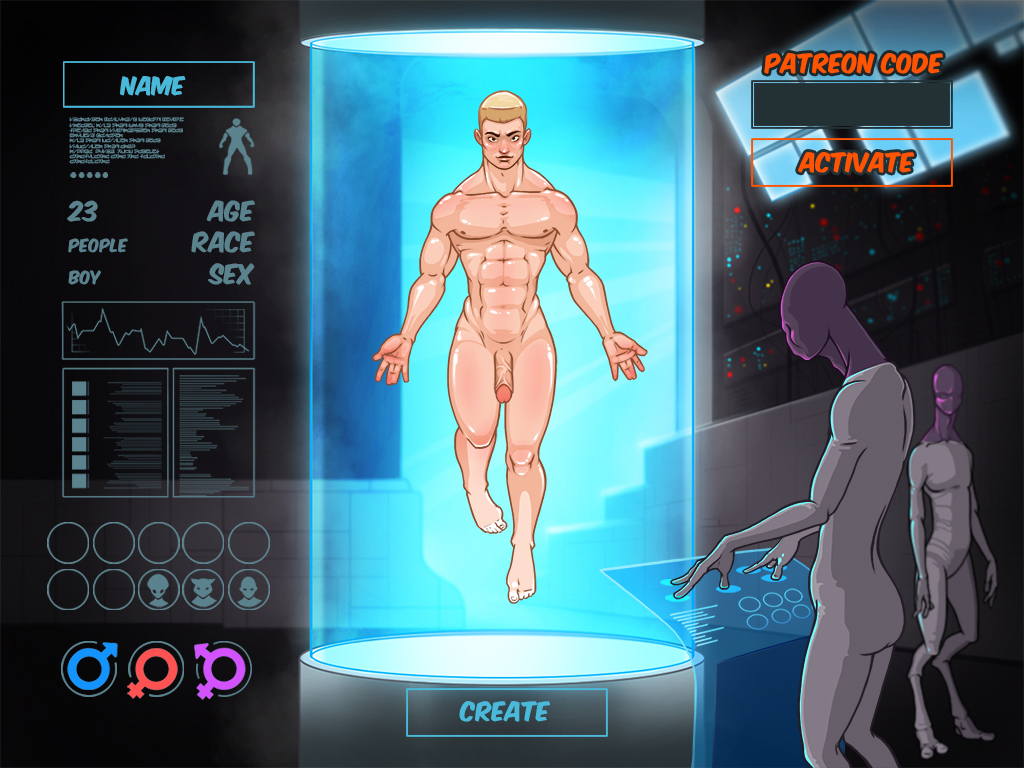Click the Patreon Code input field
Screen dimensions: 1024x768
(851, 104)
